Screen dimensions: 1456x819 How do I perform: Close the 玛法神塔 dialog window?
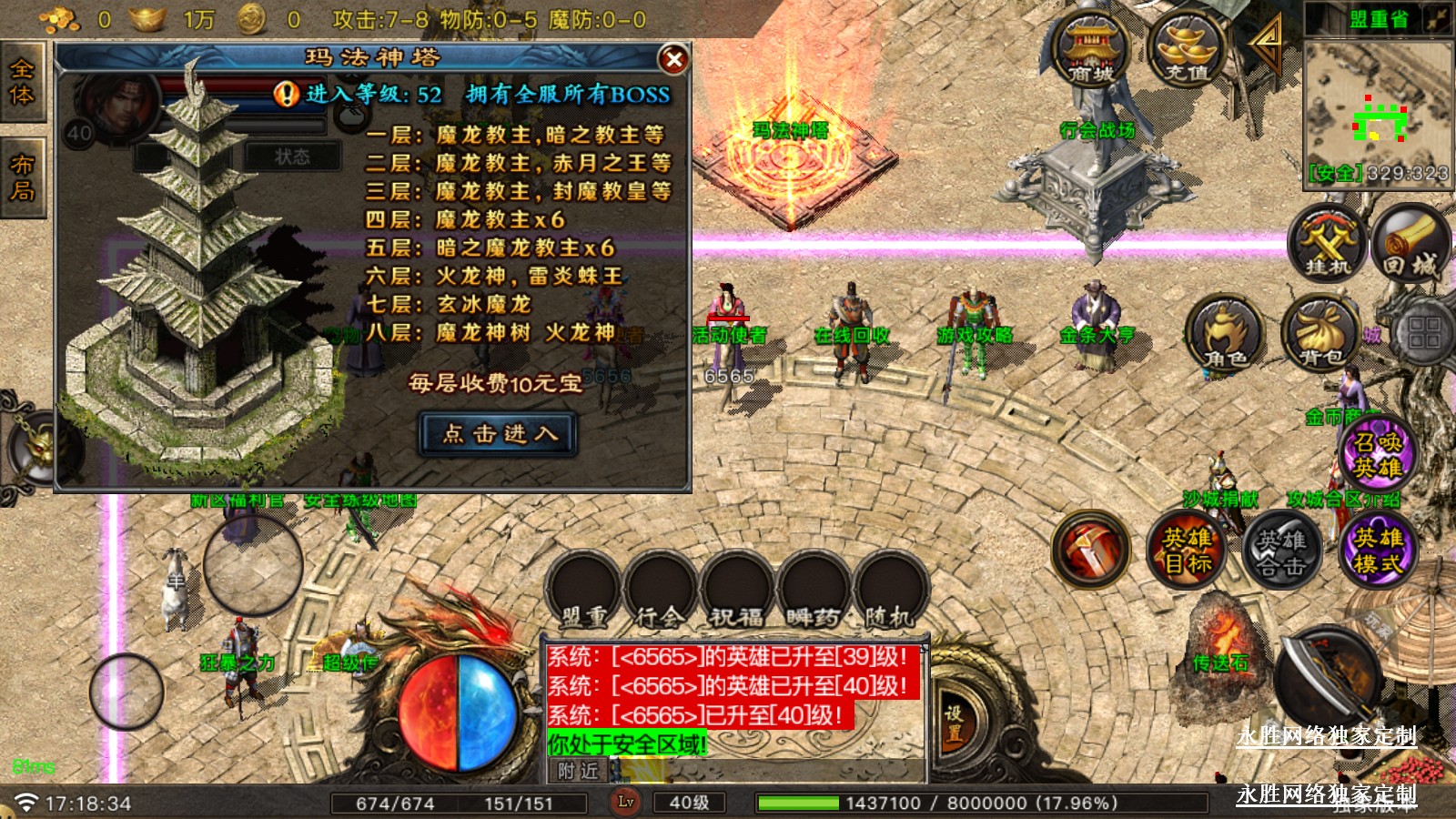click(x=673, y=60)
